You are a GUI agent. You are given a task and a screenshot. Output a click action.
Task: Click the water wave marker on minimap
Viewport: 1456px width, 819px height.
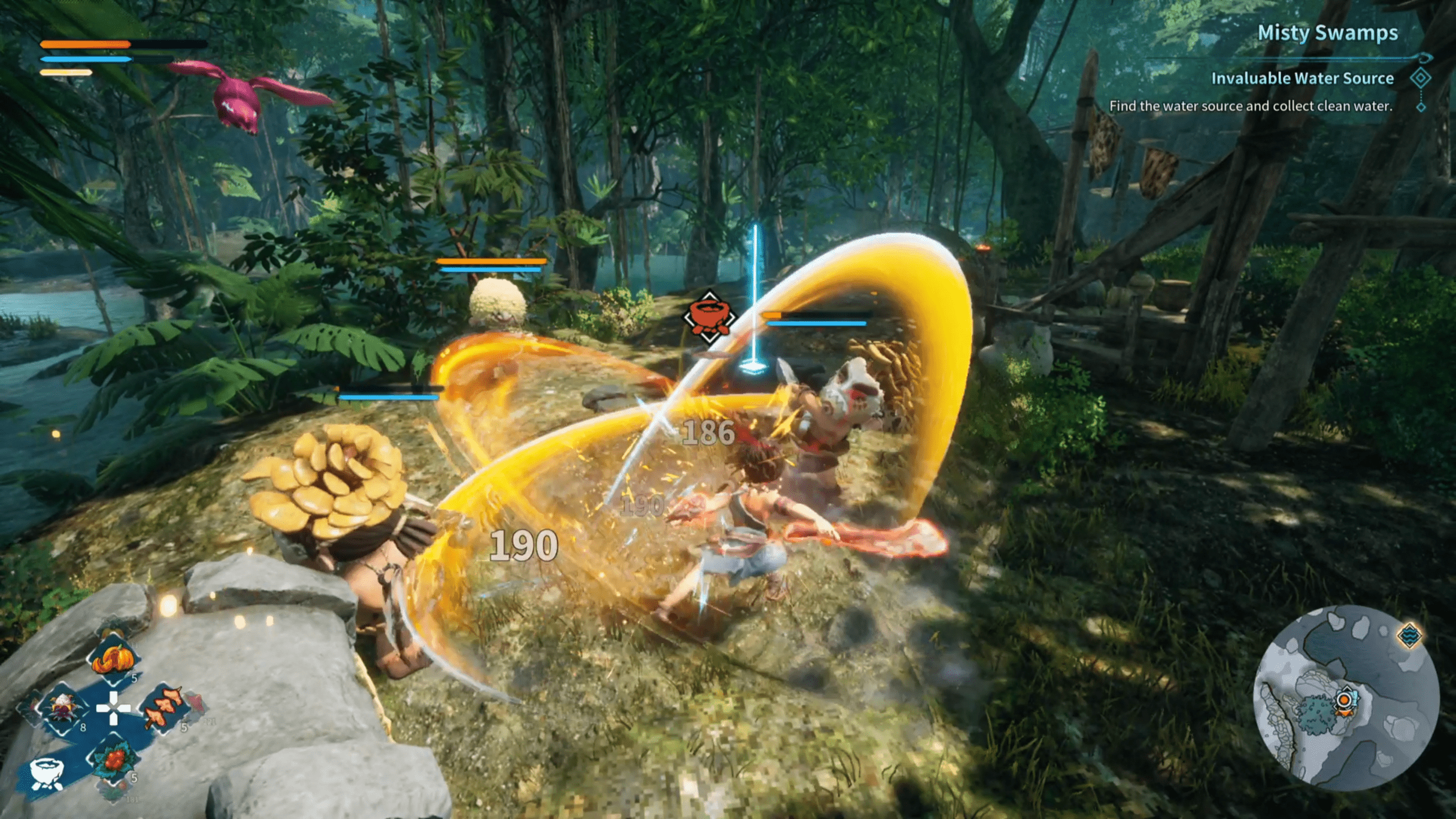[x=1410, y=635]
